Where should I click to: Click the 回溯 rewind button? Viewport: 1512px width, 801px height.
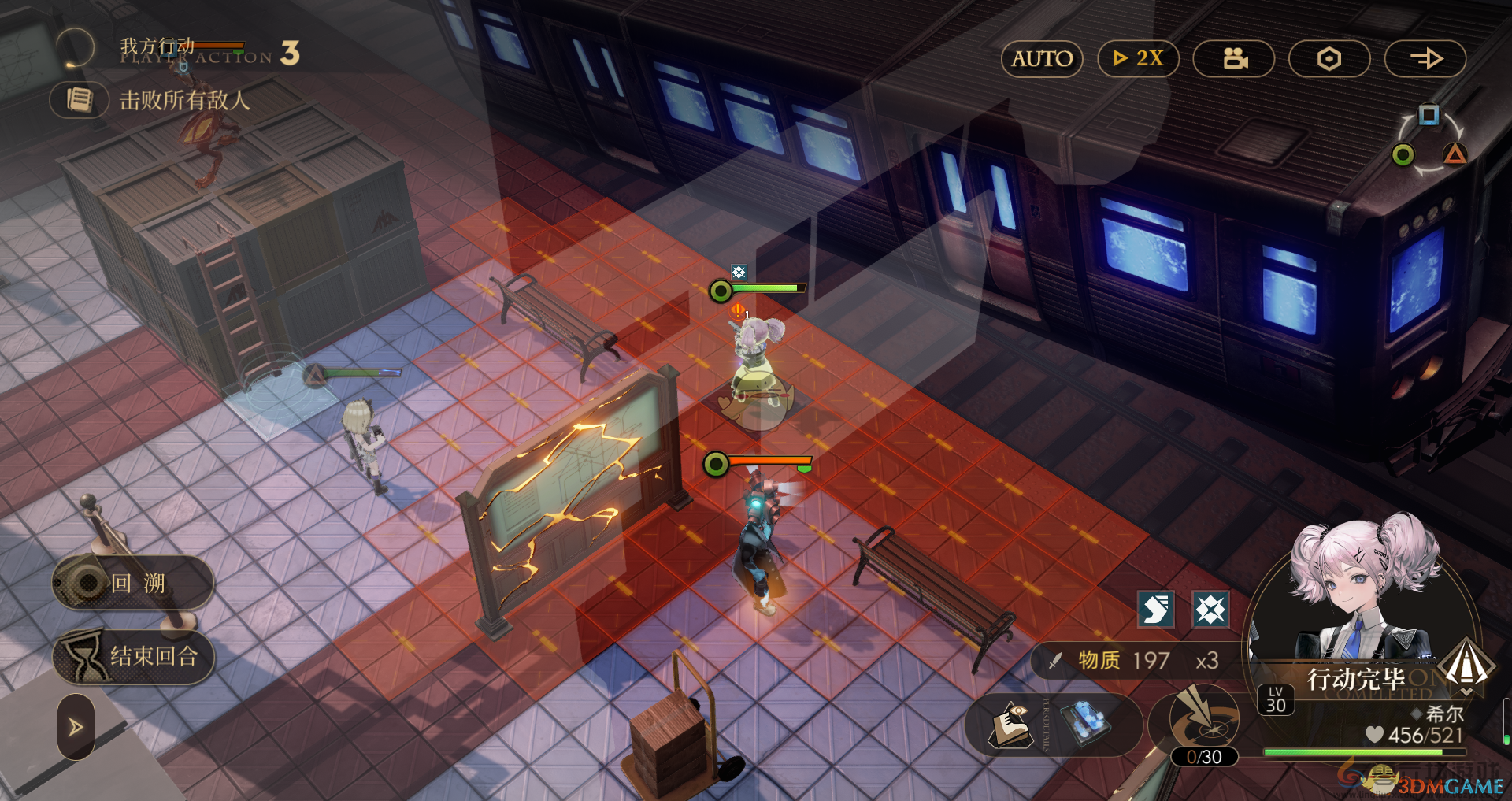click(x=133, y=583)
